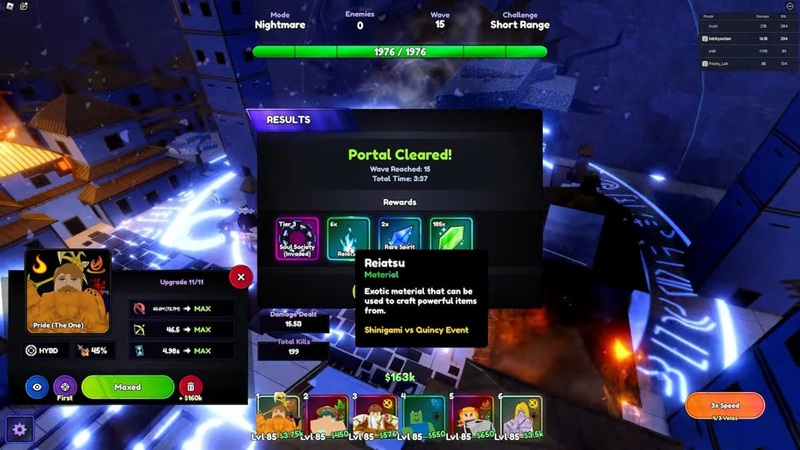The width and height of the screenshot is (800, 450).
Task: Select the Rare Spirit reward tile
Action: tap(399, 239)
